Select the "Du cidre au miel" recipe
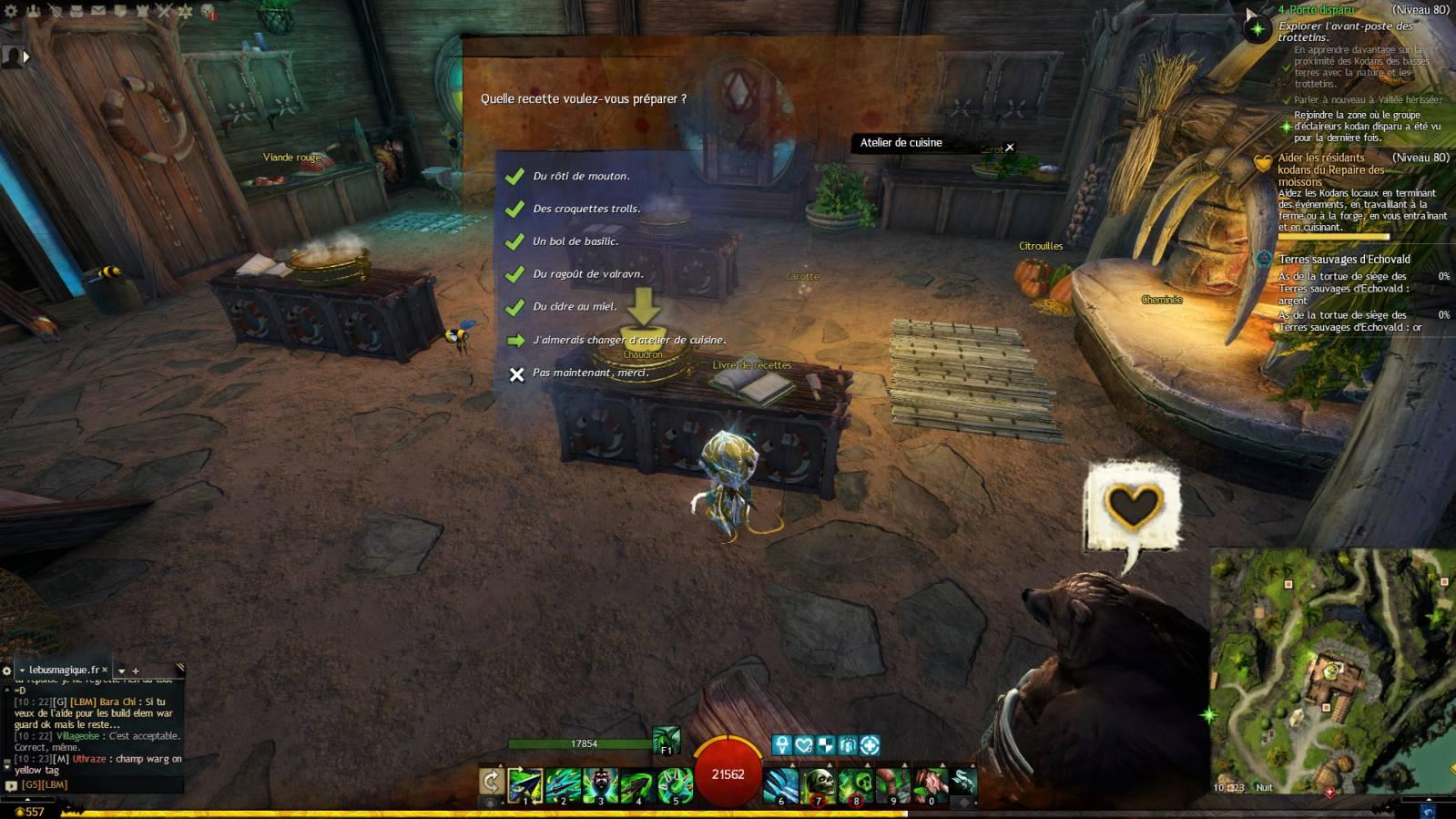 575,307
